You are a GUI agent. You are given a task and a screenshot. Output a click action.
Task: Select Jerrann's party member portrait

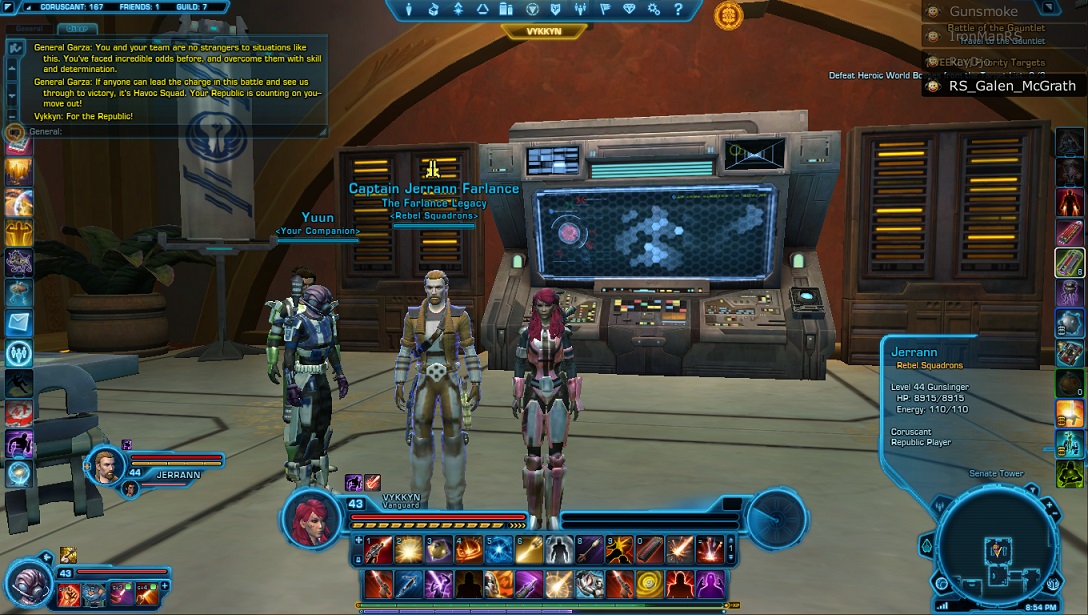click(x=105, y=466)
